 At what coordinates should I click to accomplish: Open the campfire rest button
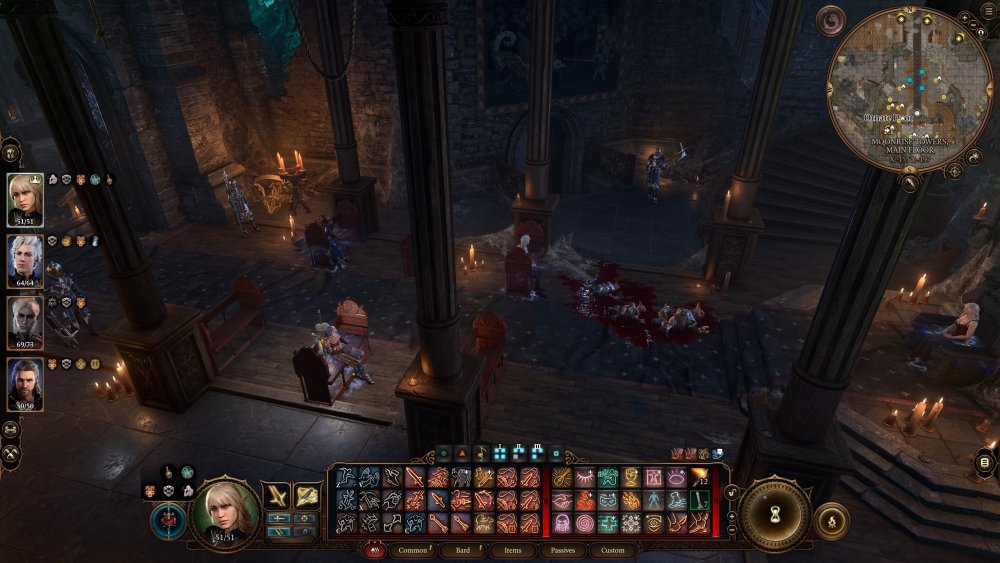[832, 521]
